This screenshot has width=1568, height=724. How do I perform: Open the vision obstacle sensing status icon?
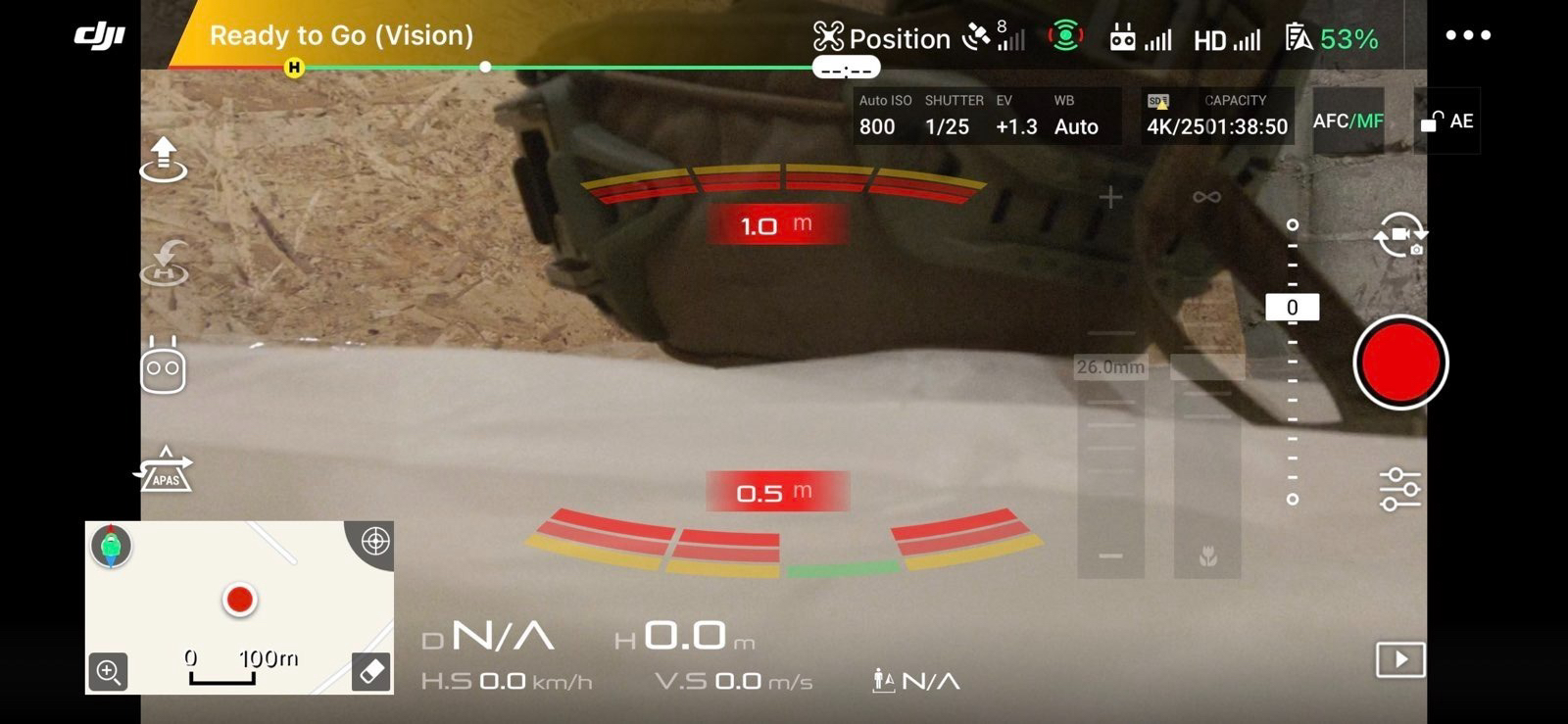1065,37
